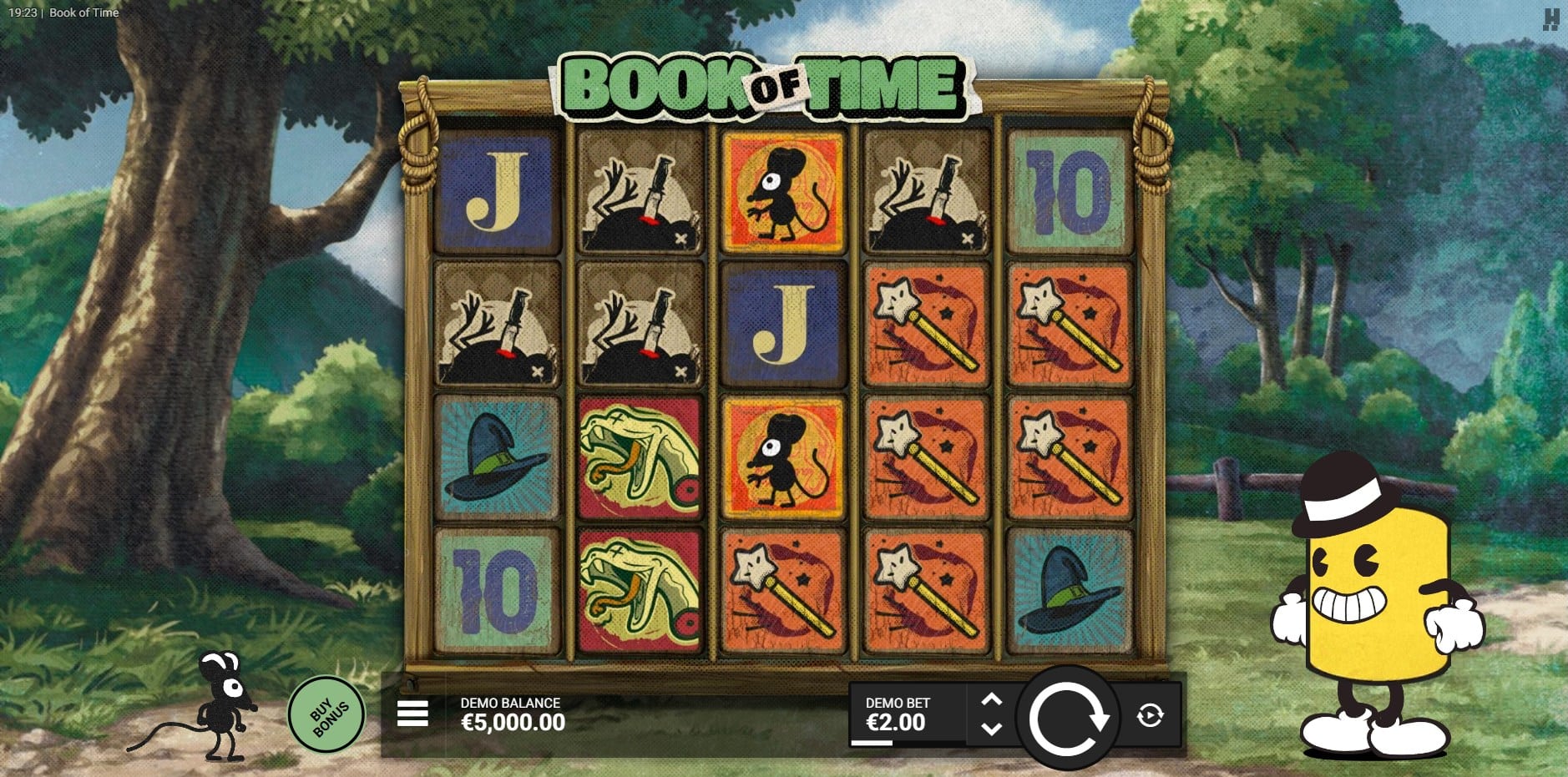
Task: Open the hamburger menu
Action: point(412,714)
